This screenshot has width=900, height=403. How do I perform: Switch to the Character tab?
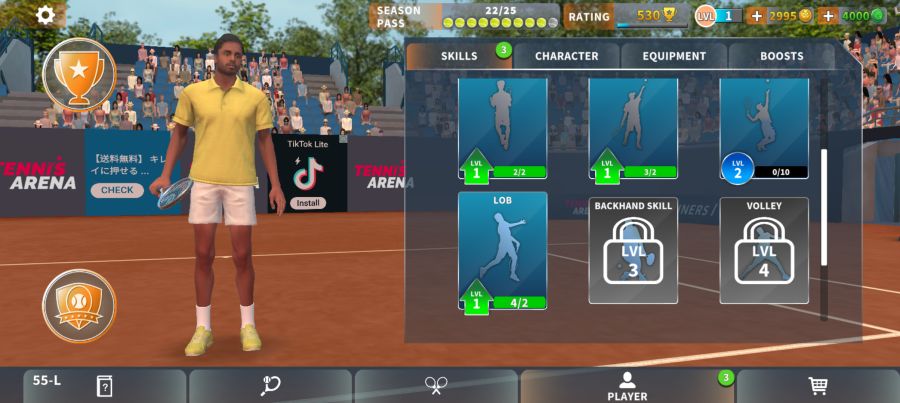pos(566,56)
